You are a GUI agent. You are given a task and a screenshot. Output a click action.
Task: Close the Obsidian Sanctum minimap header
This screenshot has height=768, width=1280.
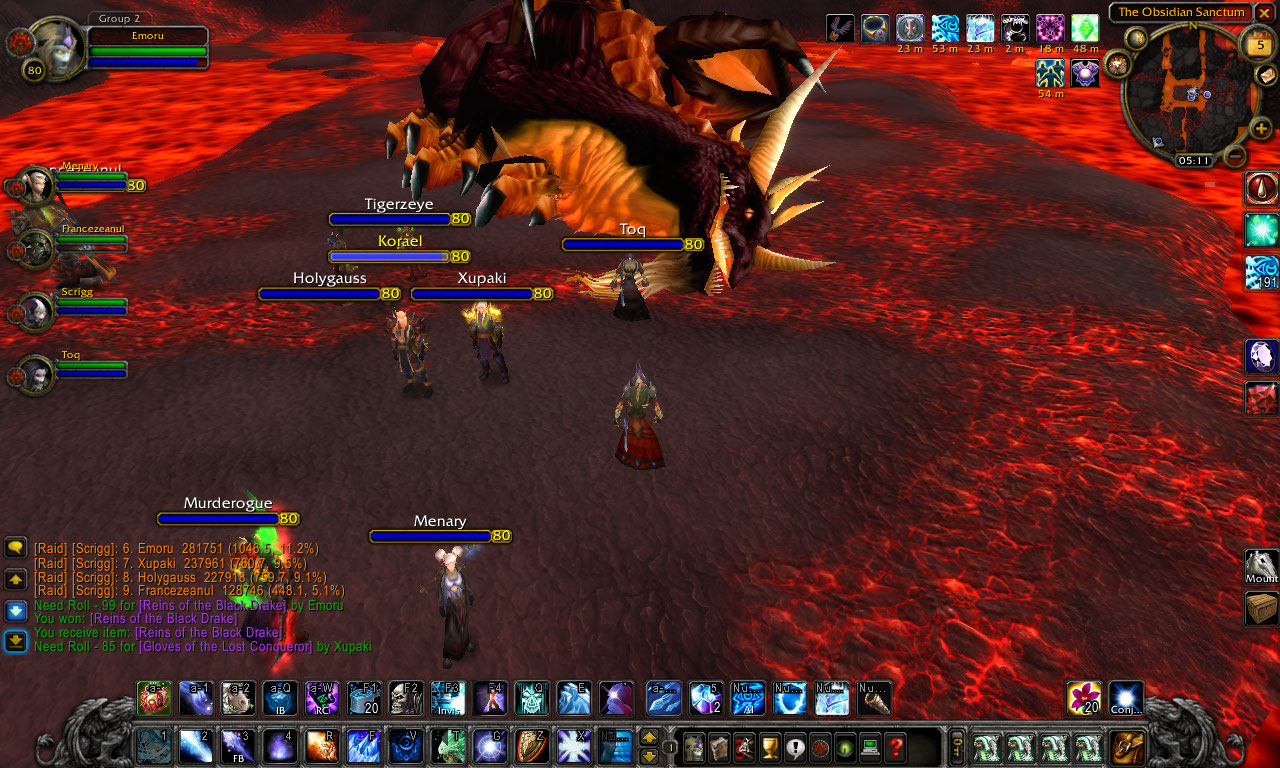(x=1264, y=12)
